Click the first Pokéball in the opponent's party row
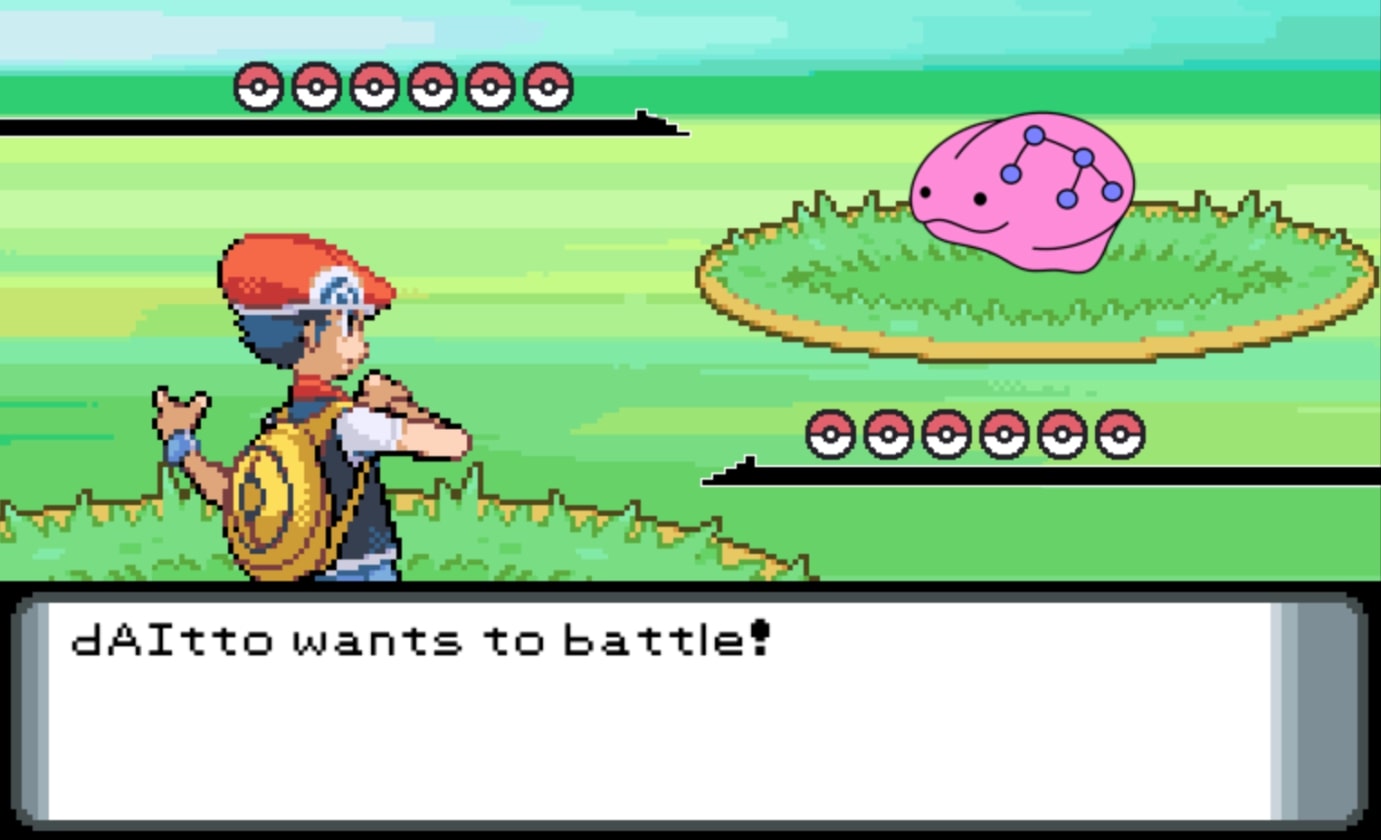The image size is (1381, 840). pyautogui.click(x=260, y=86)
